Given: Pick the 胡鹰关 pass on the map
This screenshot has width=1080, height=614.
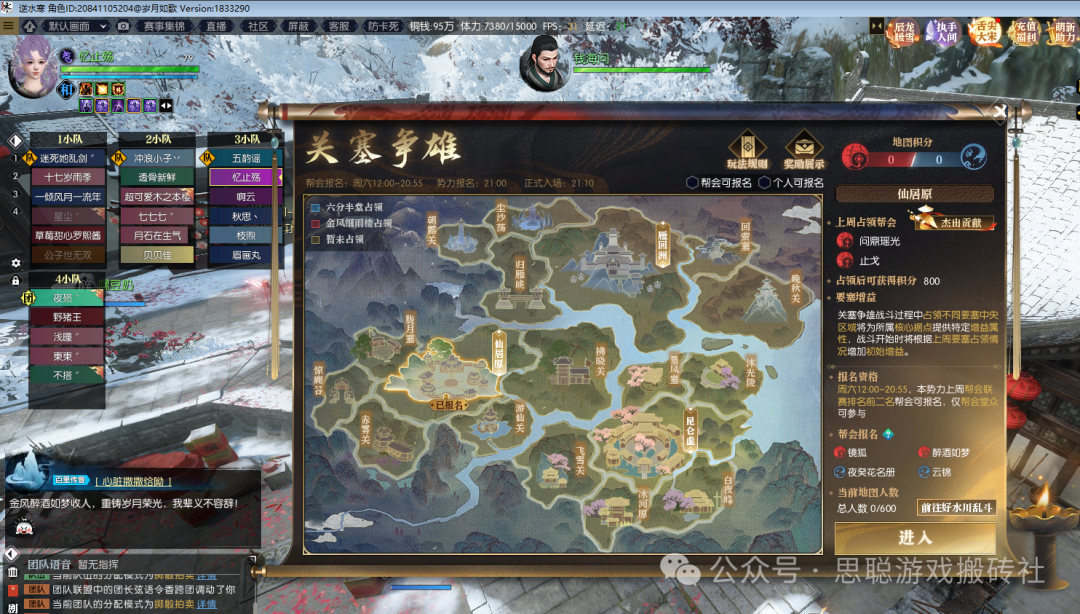Looking at the screenshot, I should click(432, 228).
